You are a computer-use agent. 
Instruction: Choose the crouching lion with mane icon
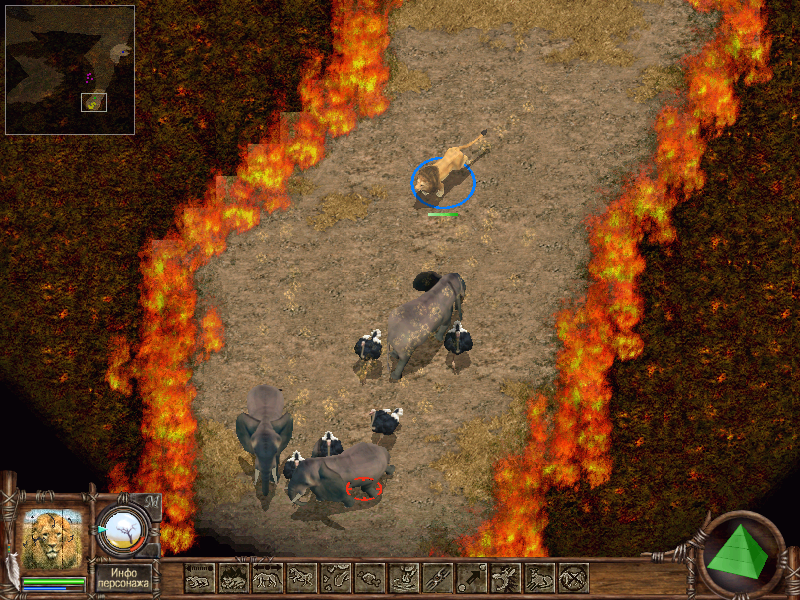click(234, 578)
